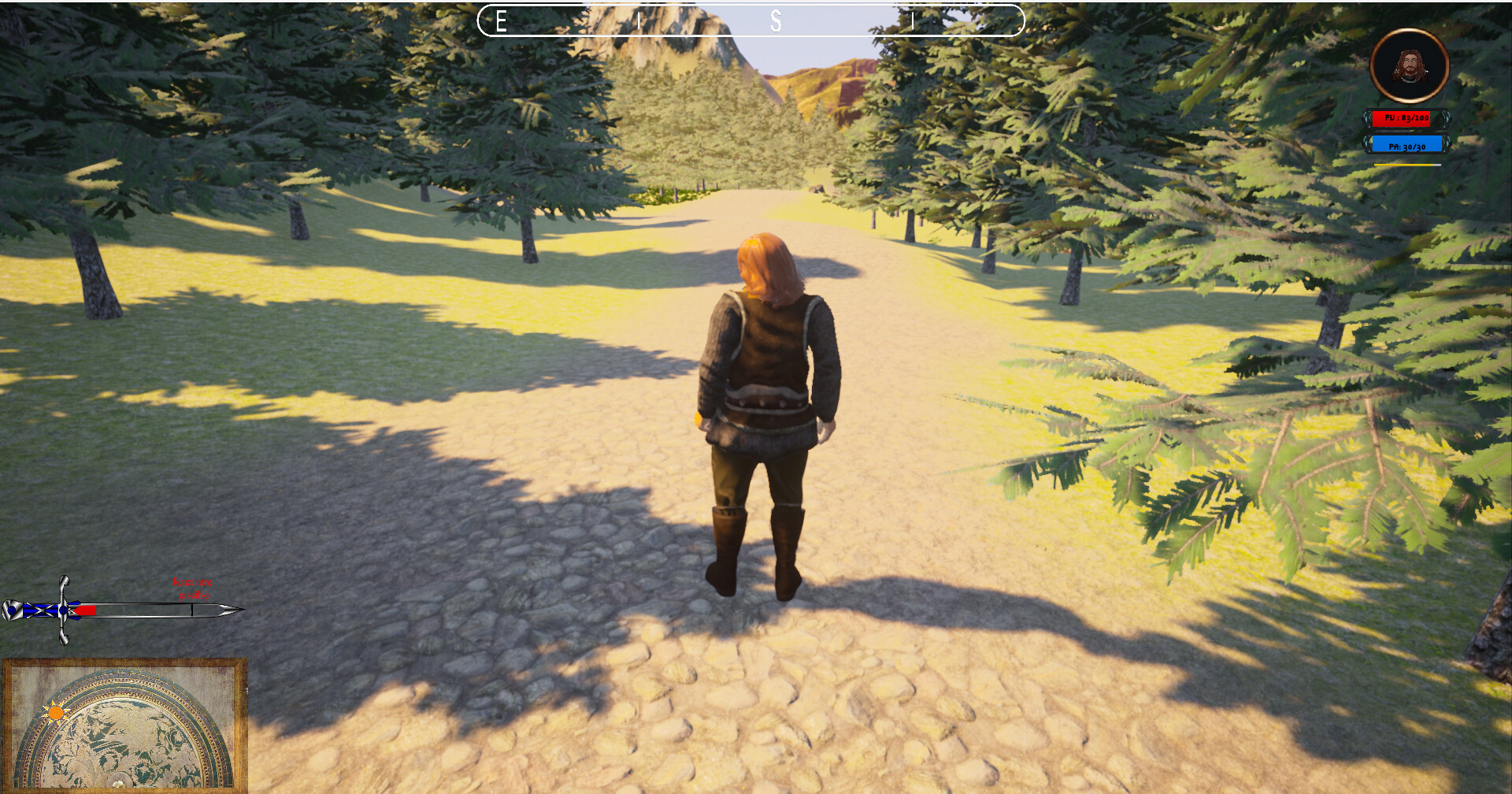The image size is (1512, 794).
Task: Toggle the time dial map display
Action: 126,729
